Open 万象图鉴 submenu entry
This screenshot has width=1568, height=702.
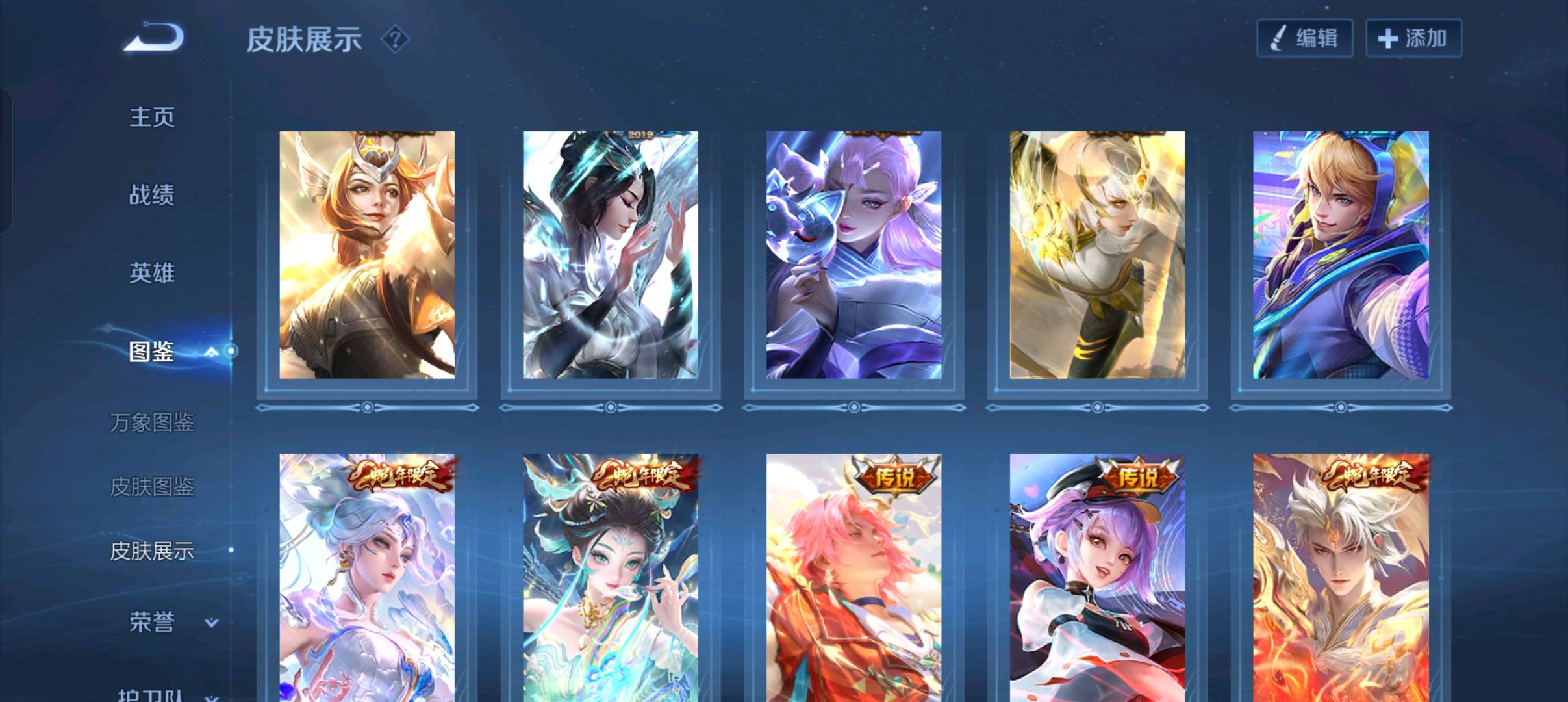pyautogui.click(x=152, y=422)
